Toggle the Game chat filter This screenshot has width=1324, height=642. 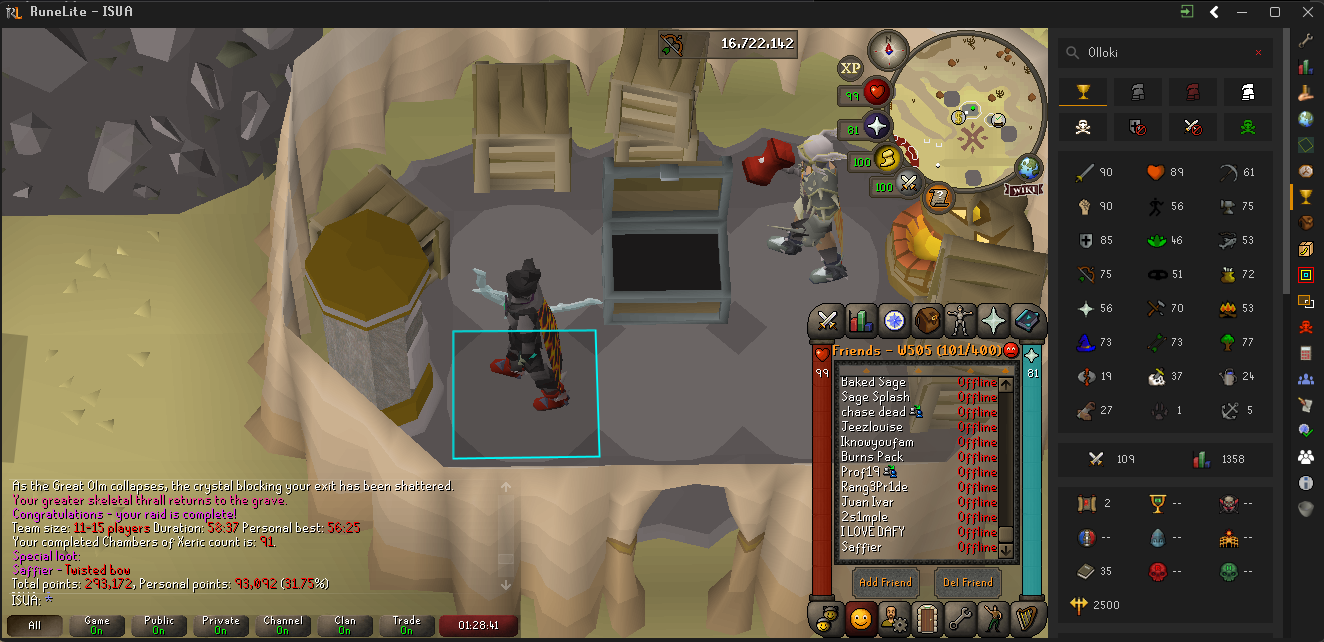97,625
